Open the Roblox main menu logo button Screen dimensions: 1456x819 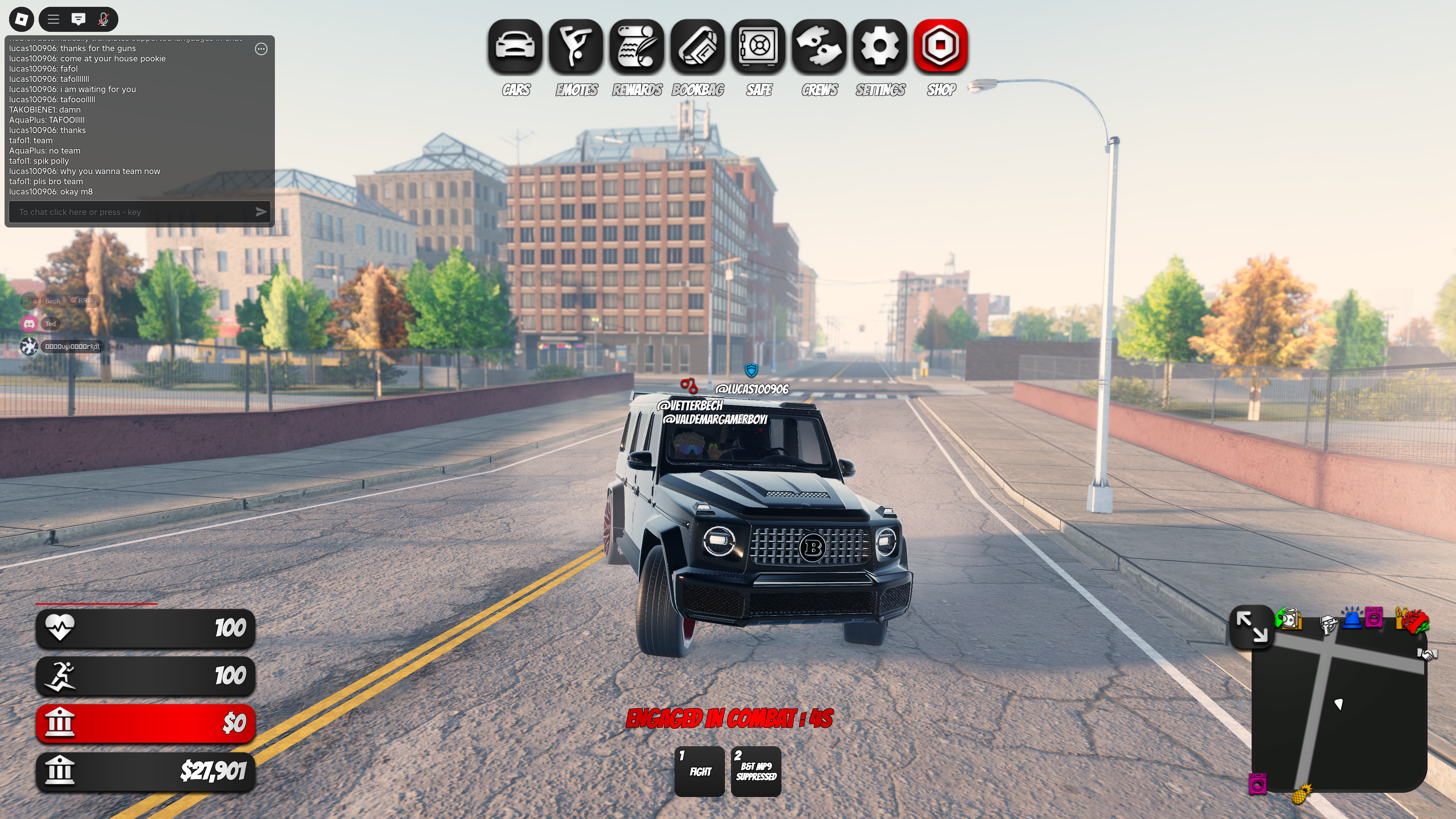coord(22,19)
